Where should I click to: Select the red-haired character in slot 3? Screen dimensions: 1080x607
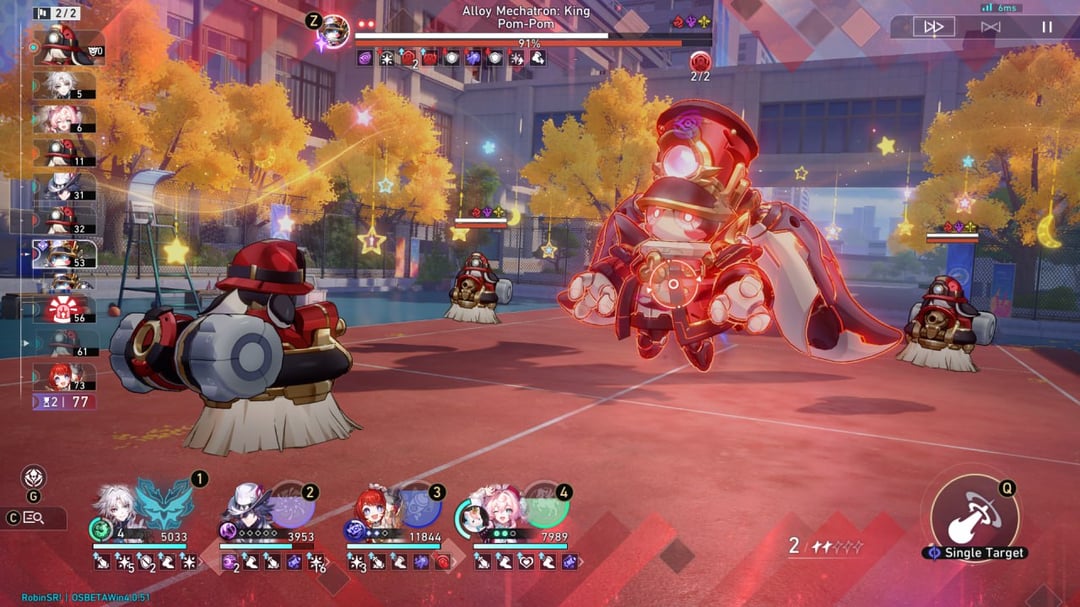pyautogui.click(x=372, y=508)
